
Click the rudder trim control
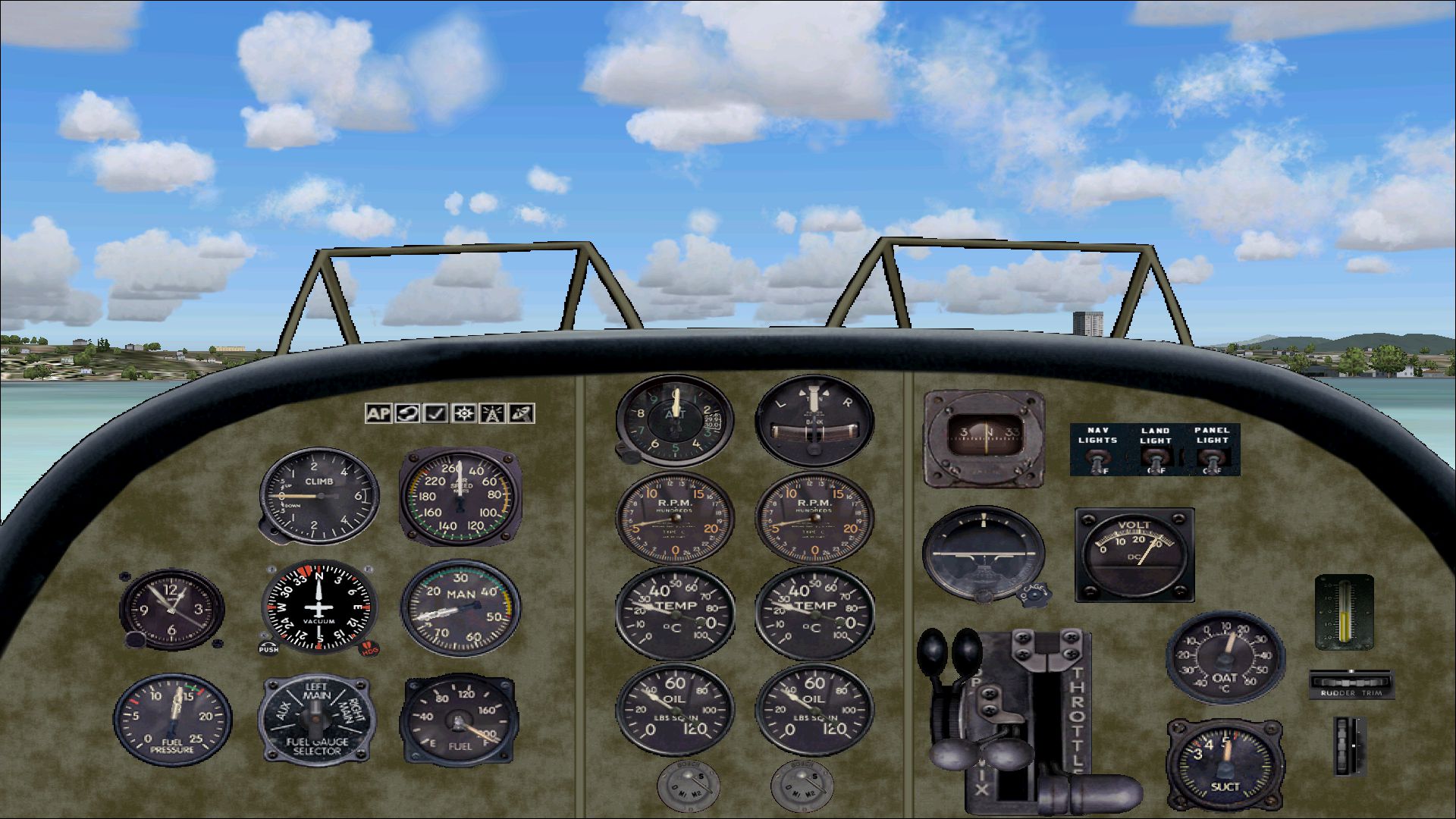click(x=1351, y=682)
